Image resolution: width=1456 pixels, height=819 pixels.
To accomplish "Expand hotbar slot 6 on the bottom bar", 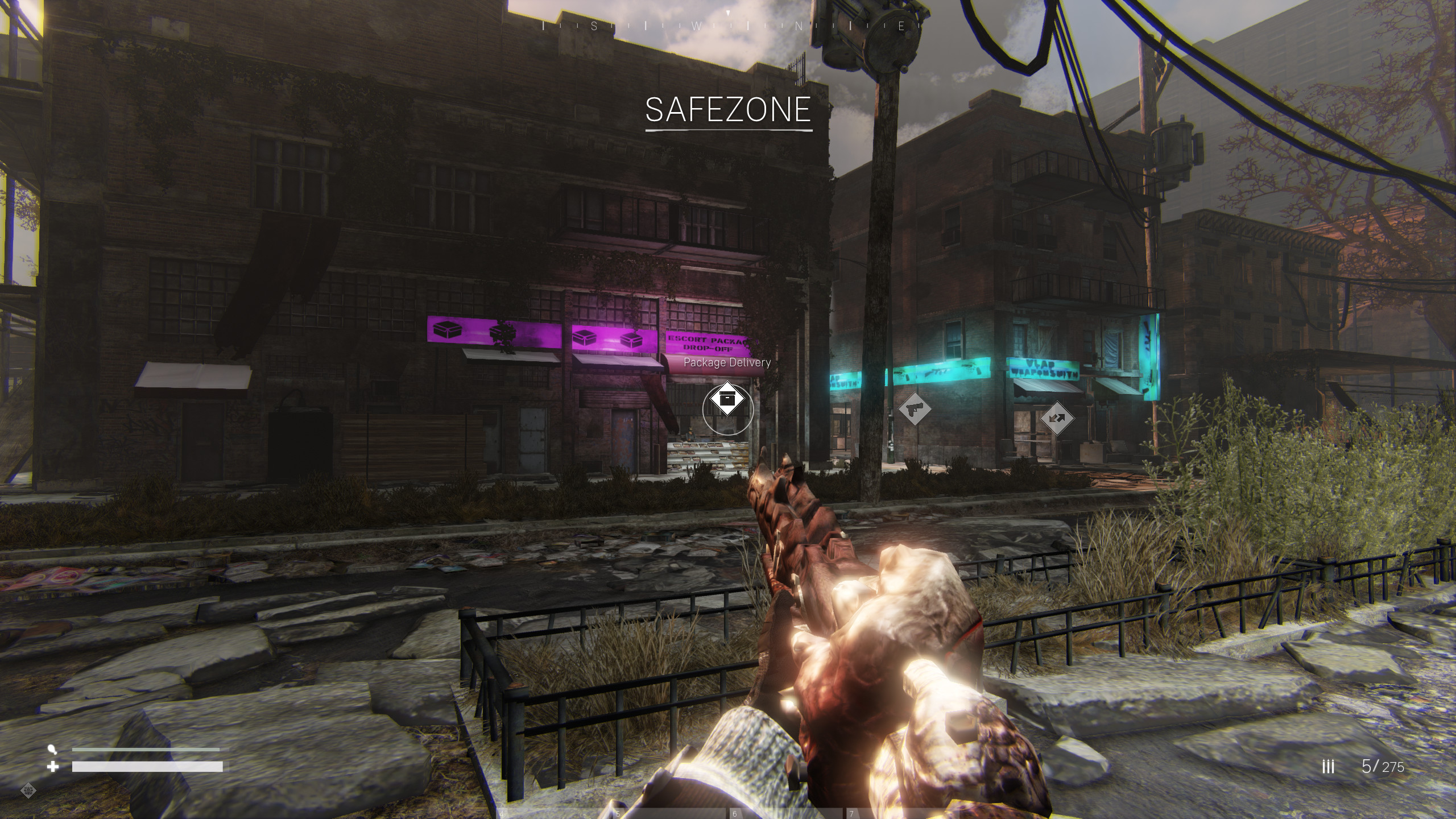I will pyautogui.click(x=734, y=812).
